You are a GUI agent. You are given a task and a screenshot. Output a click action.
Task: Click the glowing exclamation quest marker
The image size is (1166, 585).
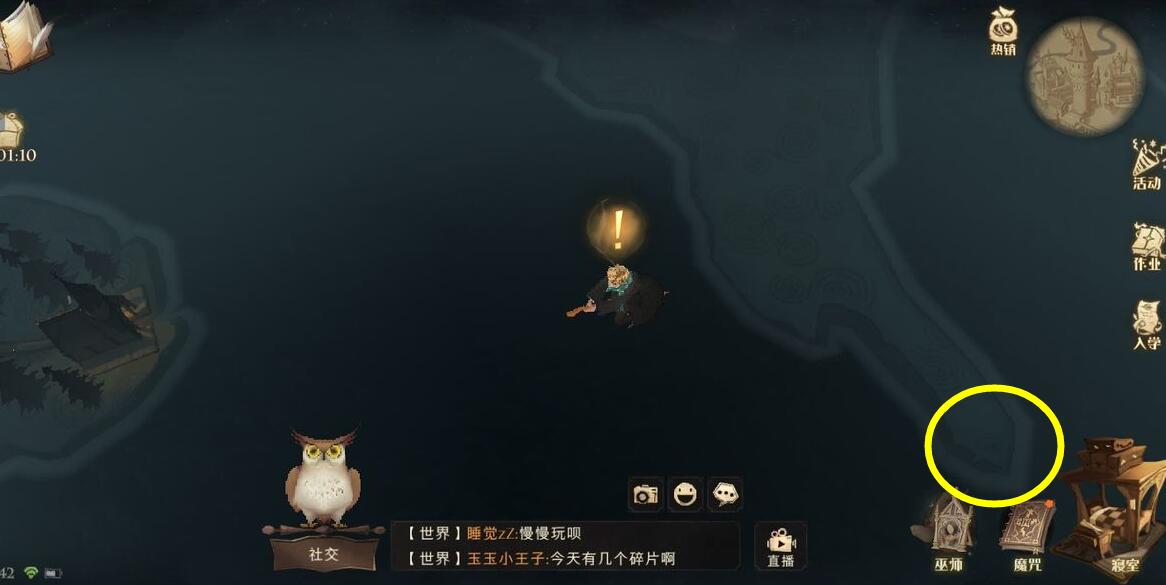pos(618,230)
